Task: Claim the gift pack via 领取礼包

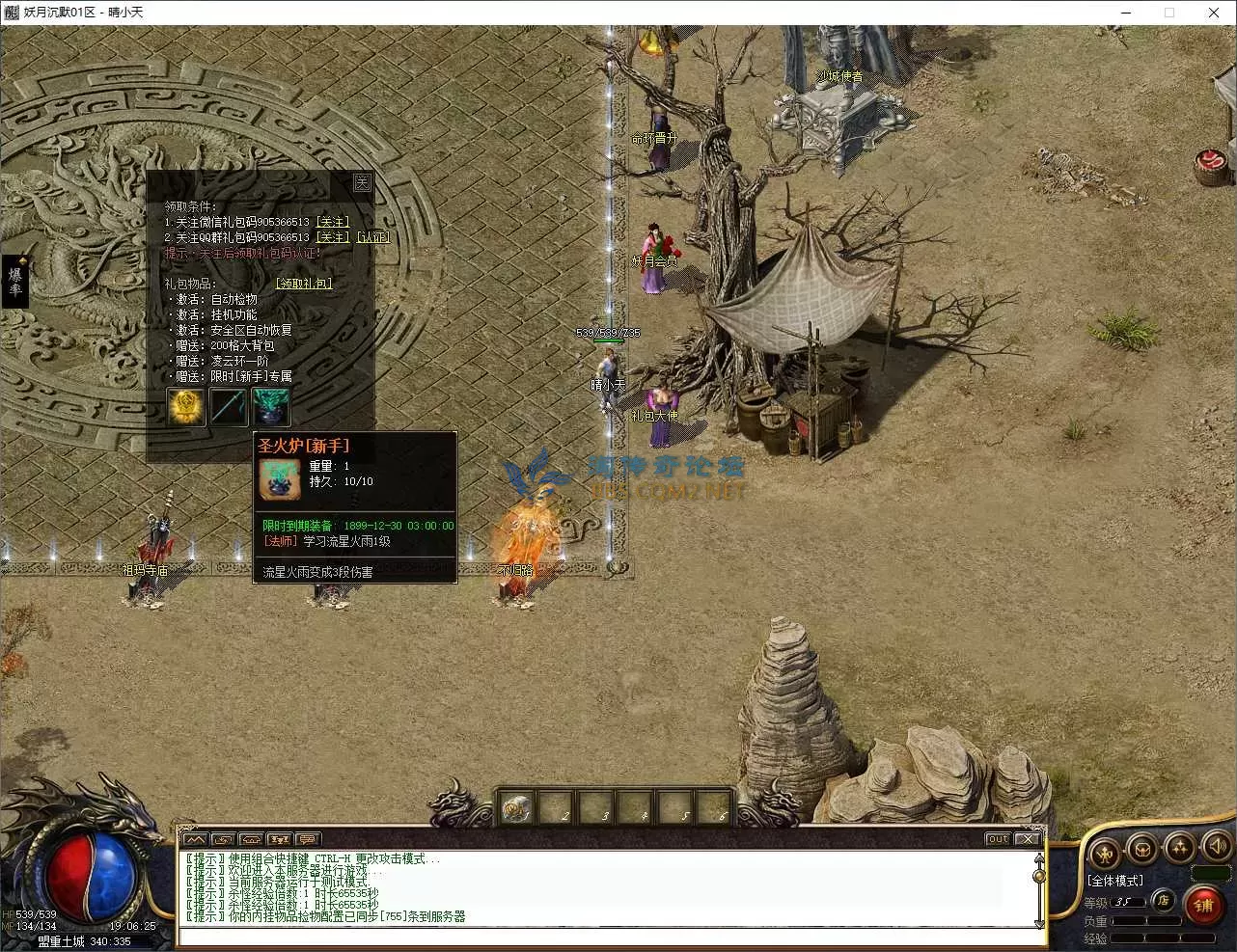Action: coord(304,284)
